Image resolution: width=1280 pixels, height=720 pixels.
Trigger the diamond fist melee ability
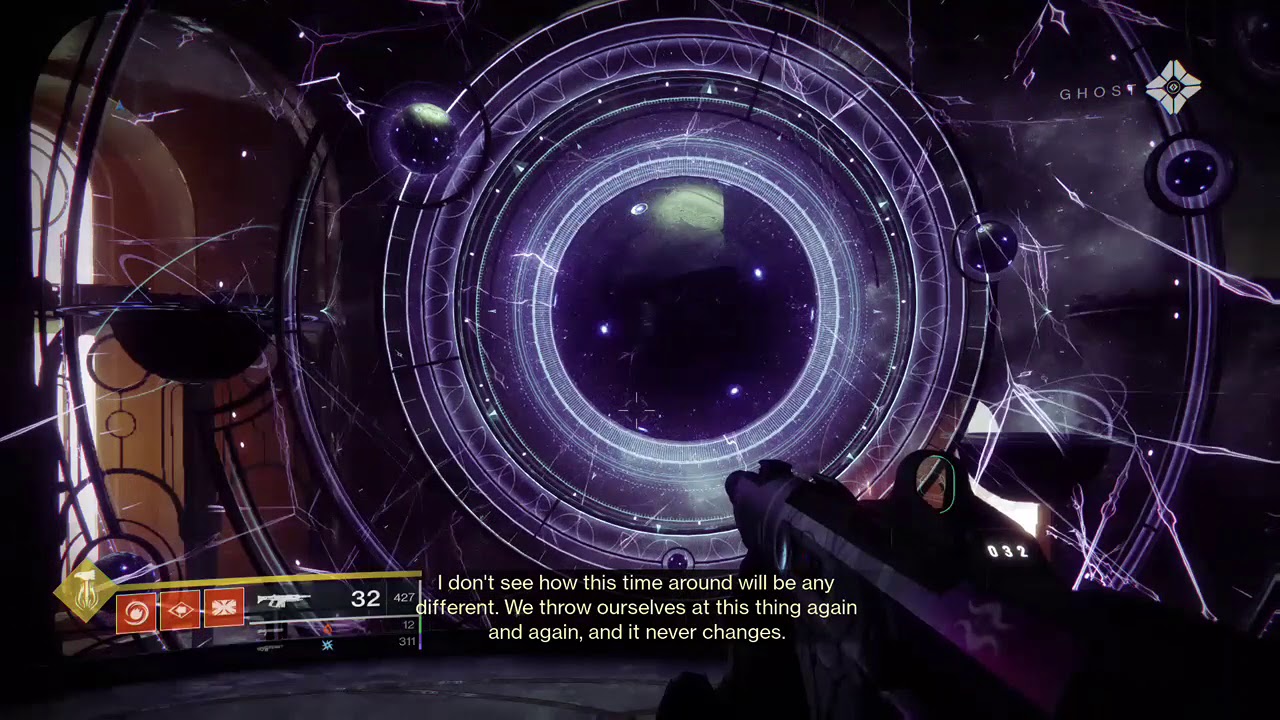180,609
